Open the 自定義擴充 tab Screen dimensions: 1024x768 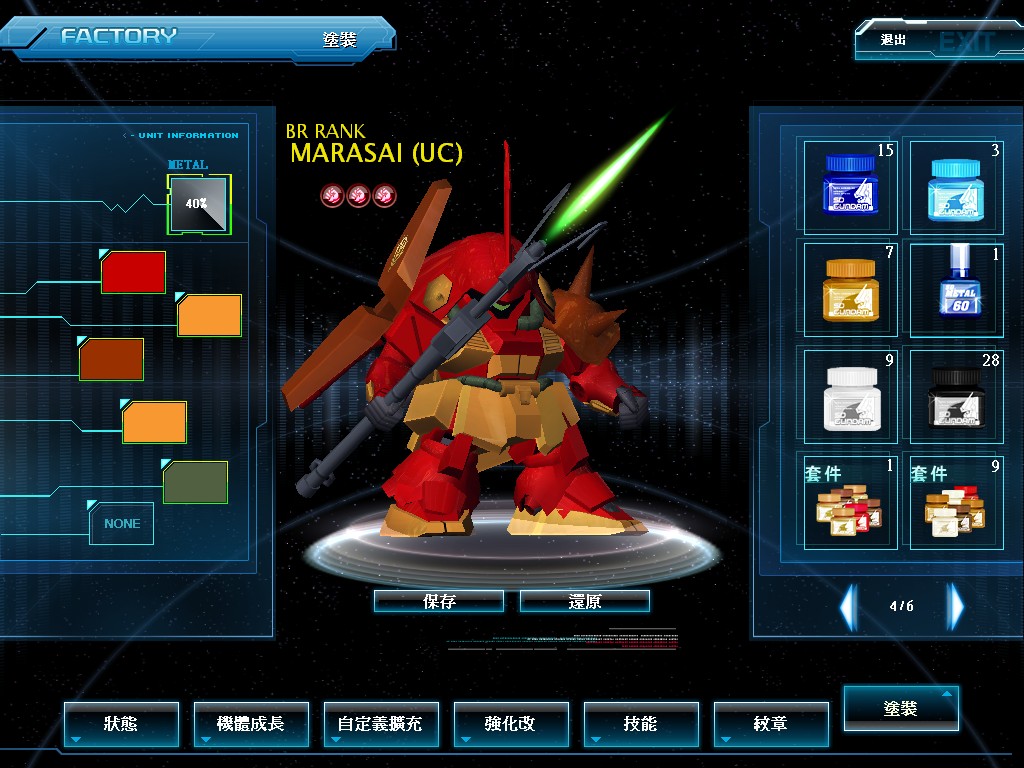click(x=381, y=723)
